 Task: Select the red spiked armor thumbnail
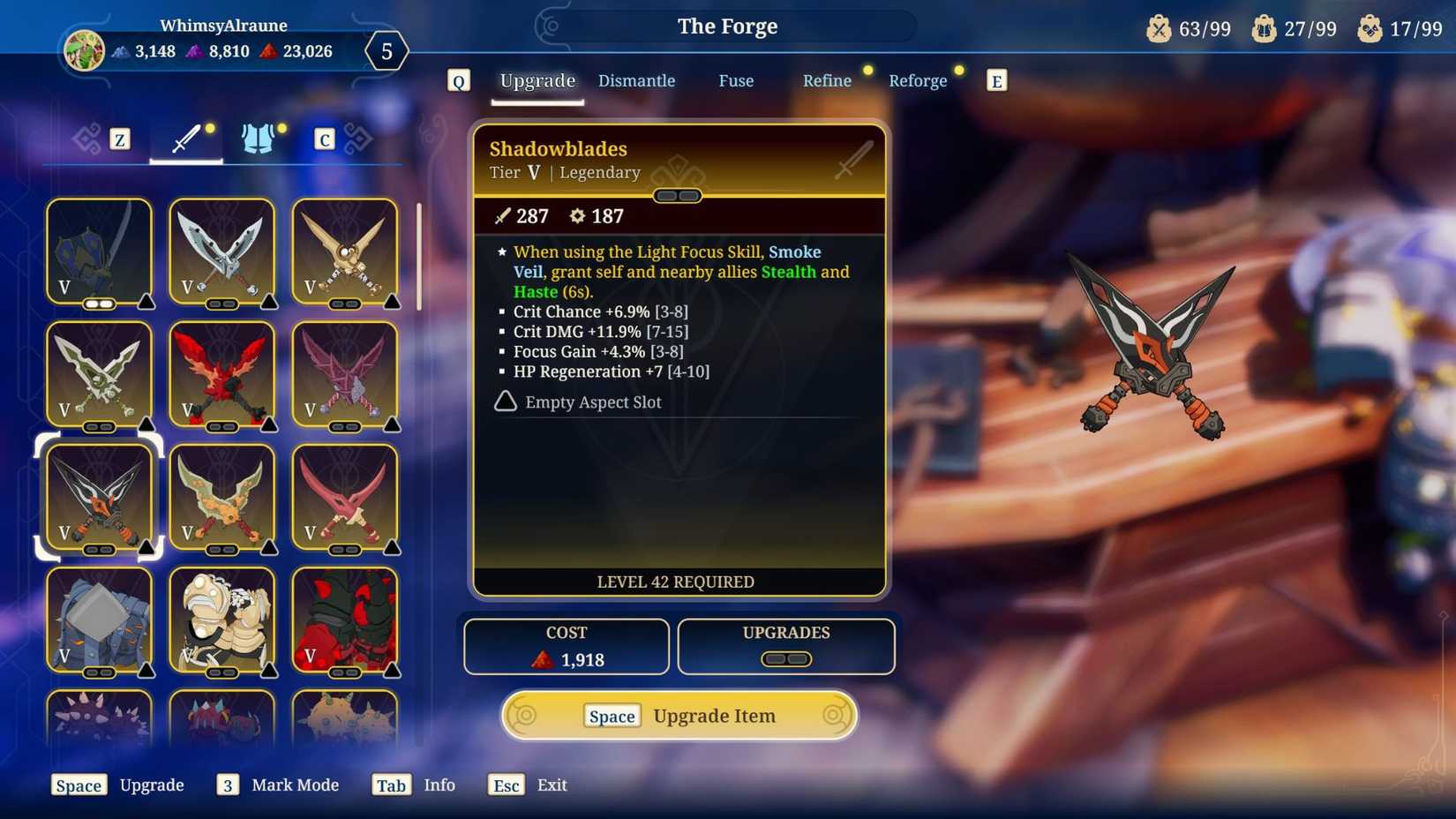(345, 620)
